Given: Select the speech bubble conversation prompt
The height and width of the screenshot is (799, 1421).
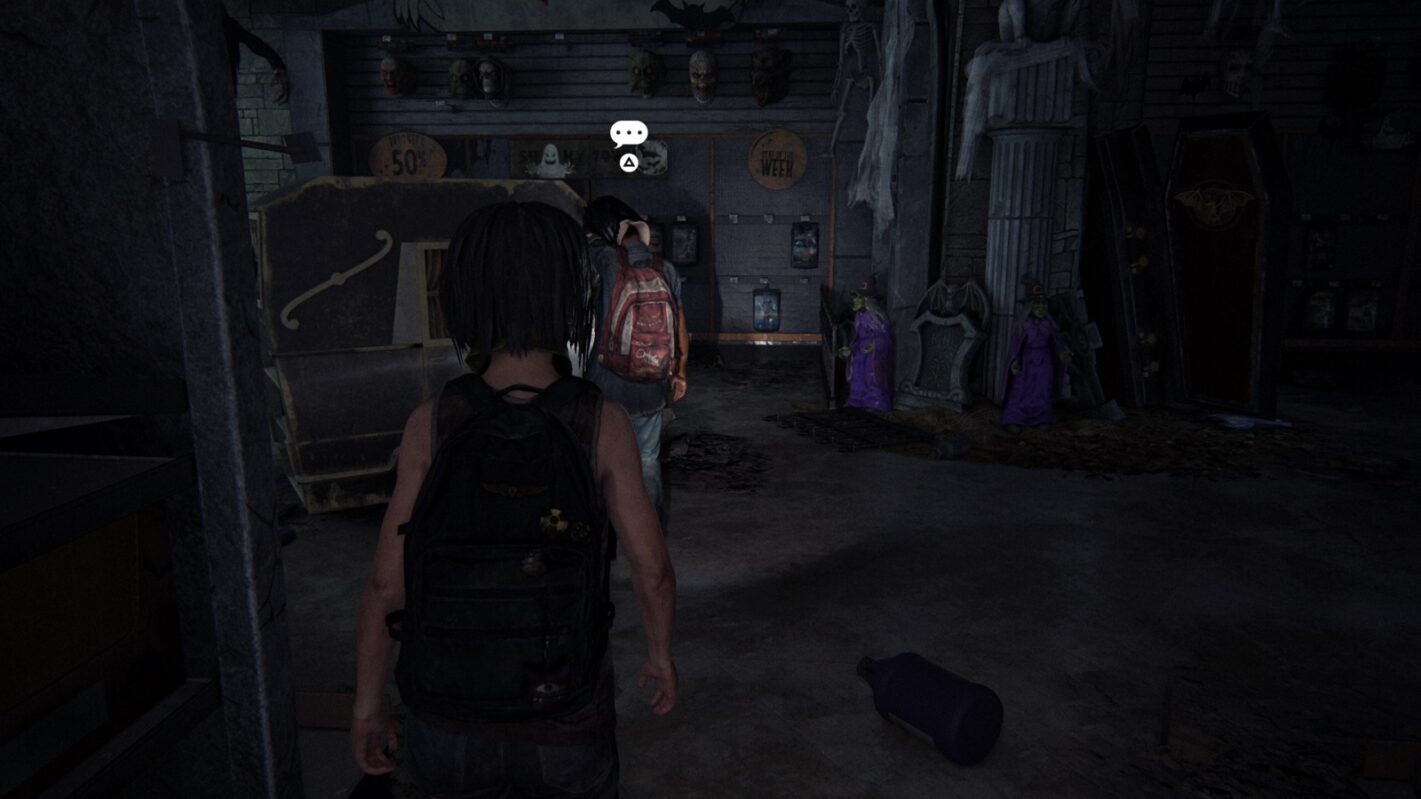Looking at the screenshot, I should [628, 134].
